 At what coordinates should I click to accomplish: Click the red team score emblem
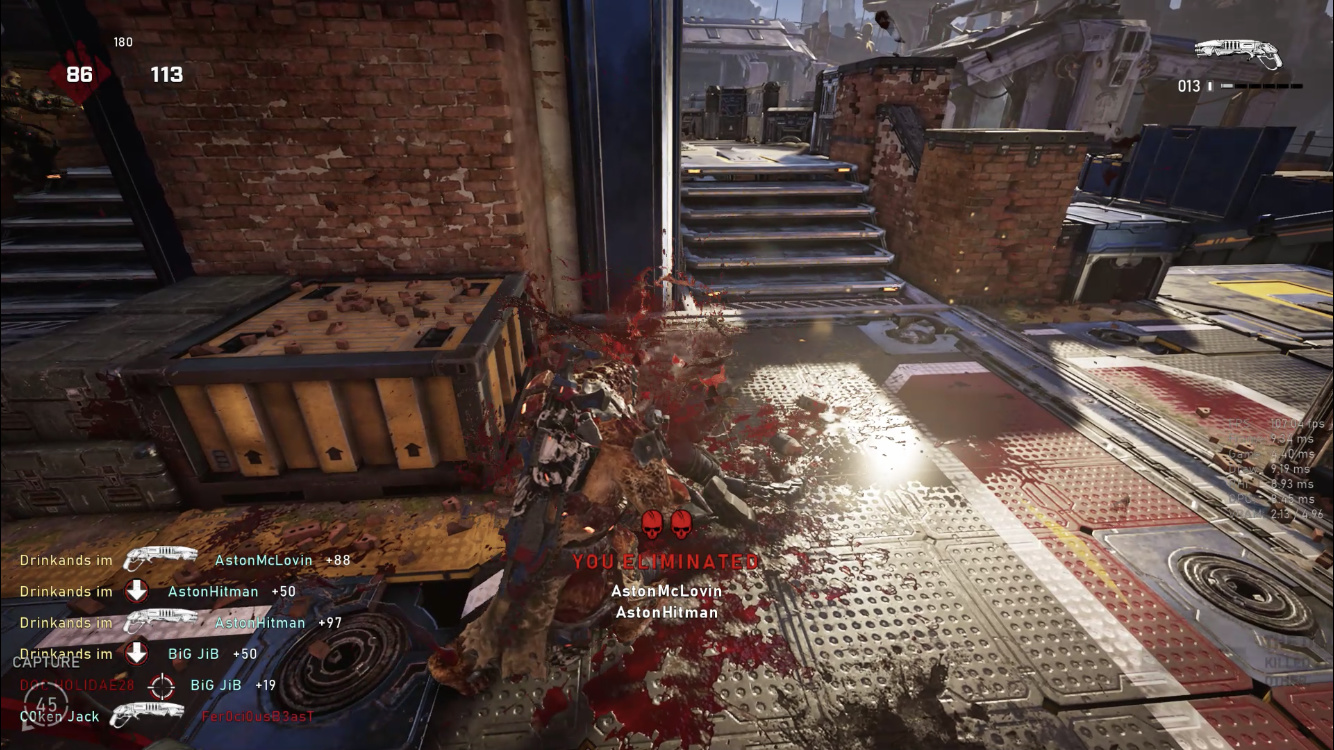(x=78, y=74)
